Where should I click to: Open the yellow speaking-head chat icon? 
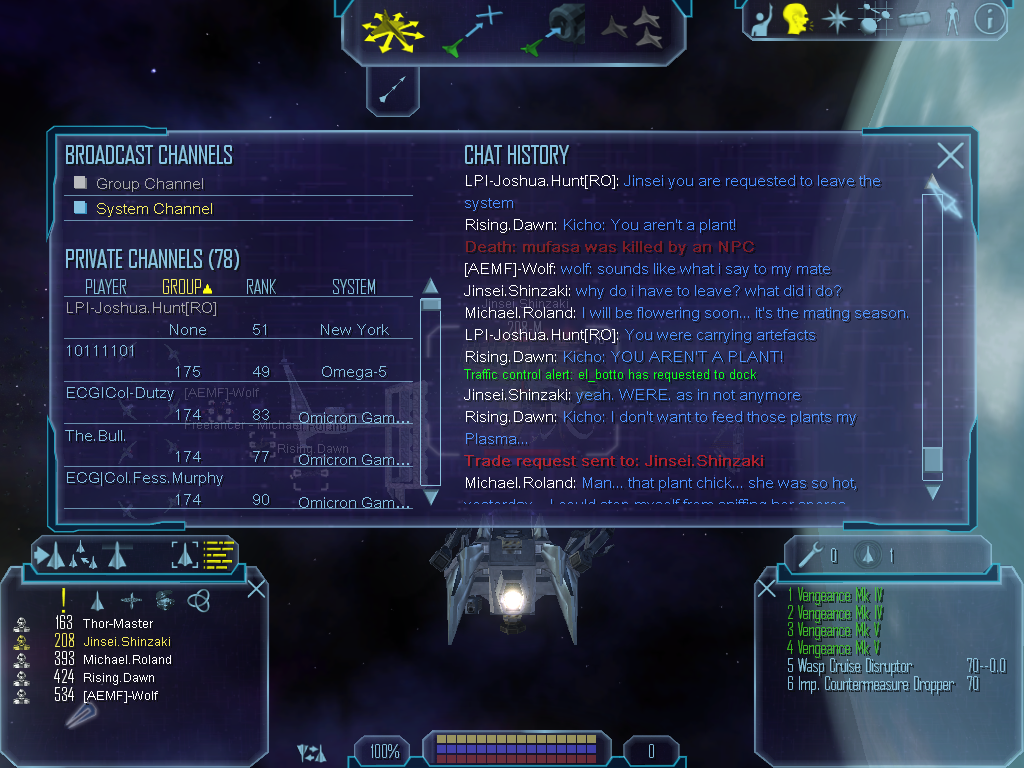[x=797, y=19]
